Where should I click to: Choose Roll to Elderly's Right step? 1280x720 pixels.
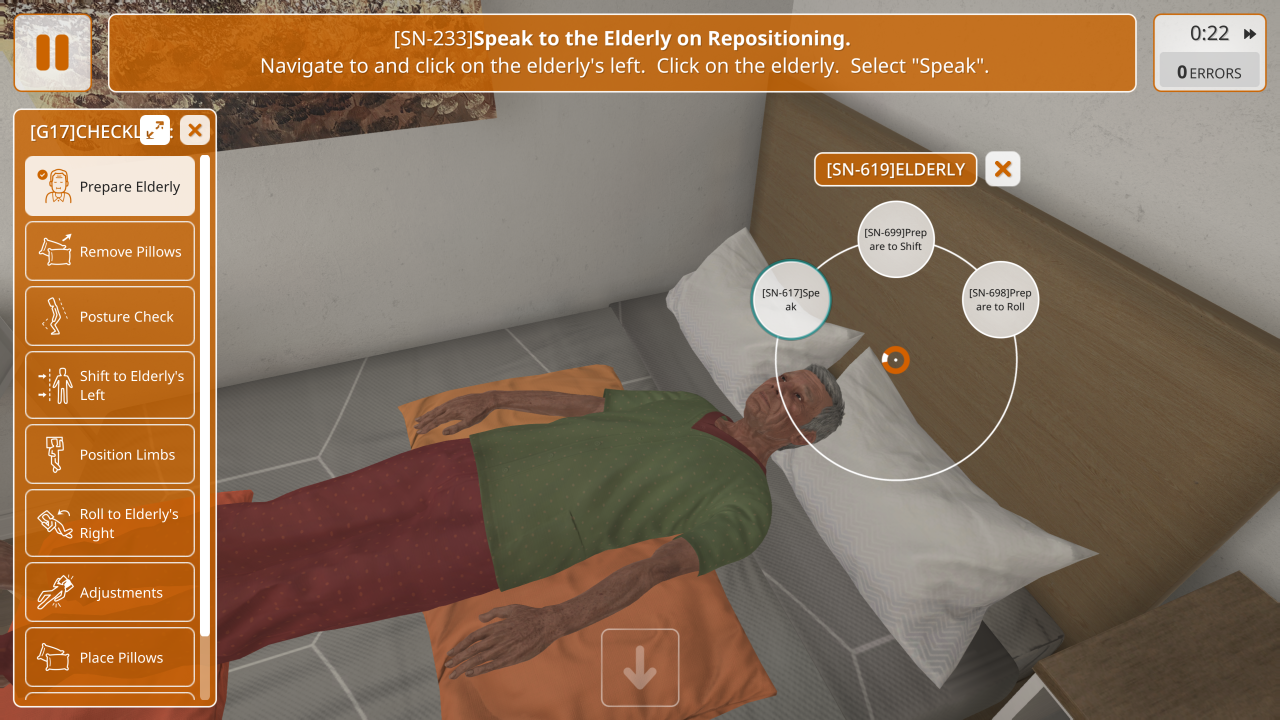110,523
